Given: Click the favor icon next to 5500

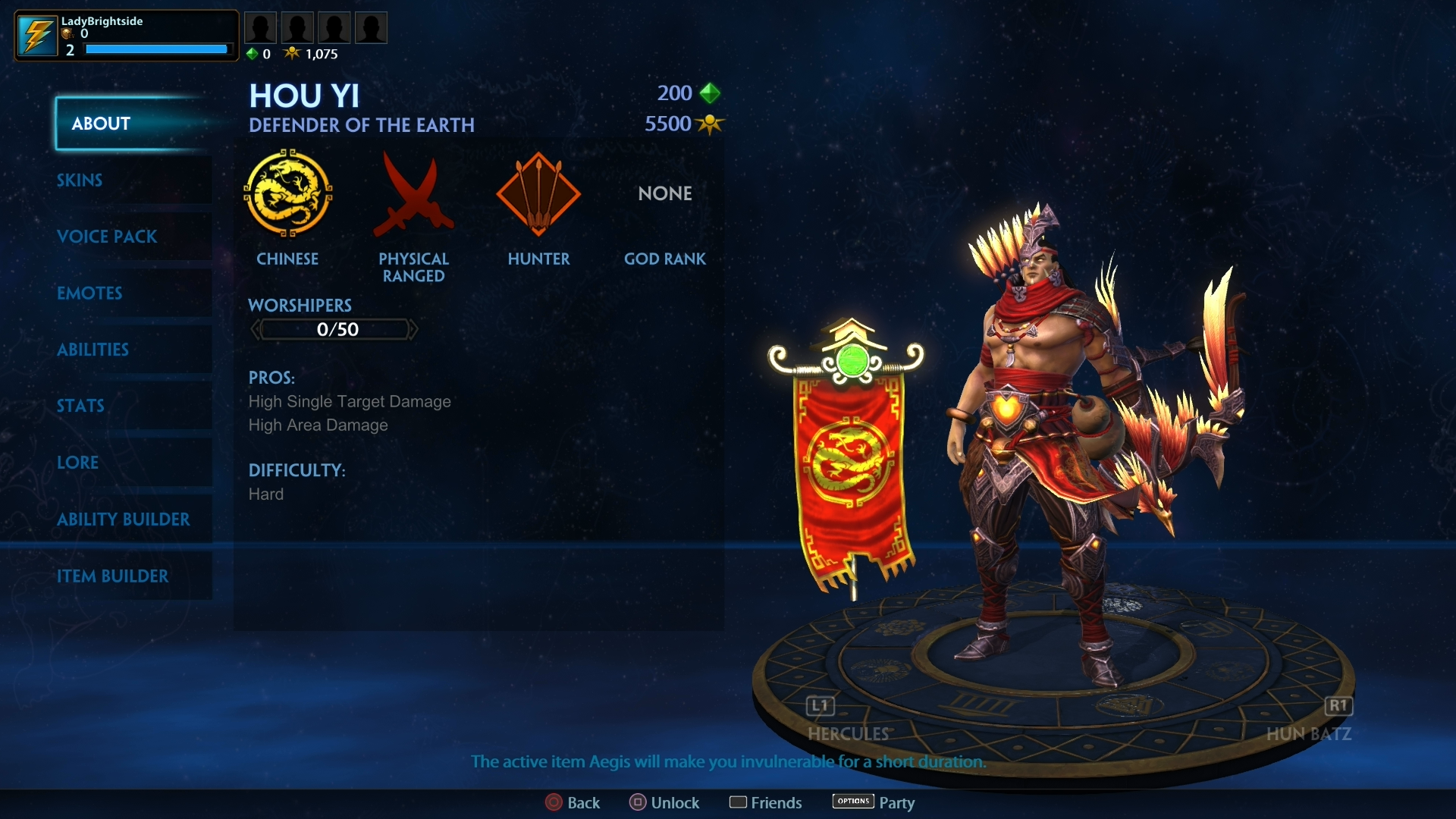Looking at the screenshot, I should pyautogui.click(x=711, y=124).
